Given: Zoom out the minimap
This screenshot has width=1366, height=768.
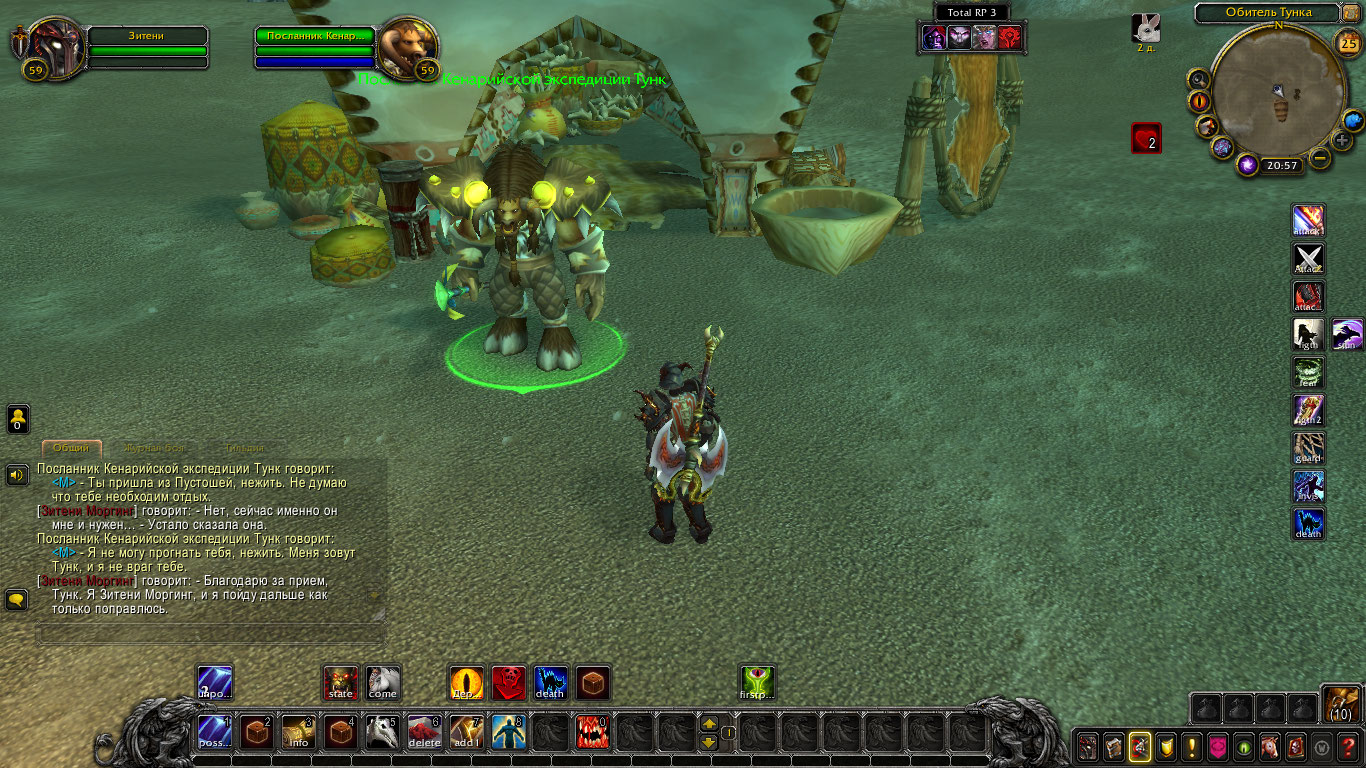Looking at the screenshot, I should click(x=1321, y=158).
